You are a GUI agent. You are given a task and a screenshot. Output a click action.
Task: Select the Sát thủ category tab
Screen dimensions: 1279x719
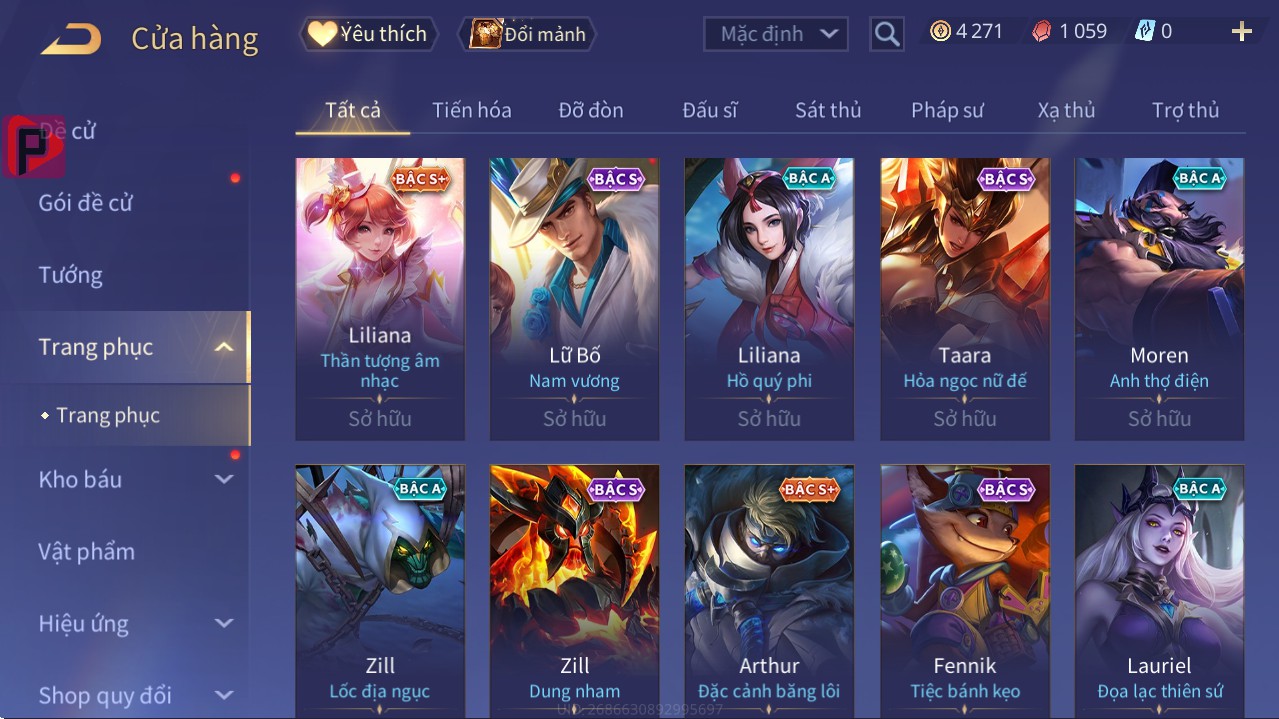pos(827,110)
